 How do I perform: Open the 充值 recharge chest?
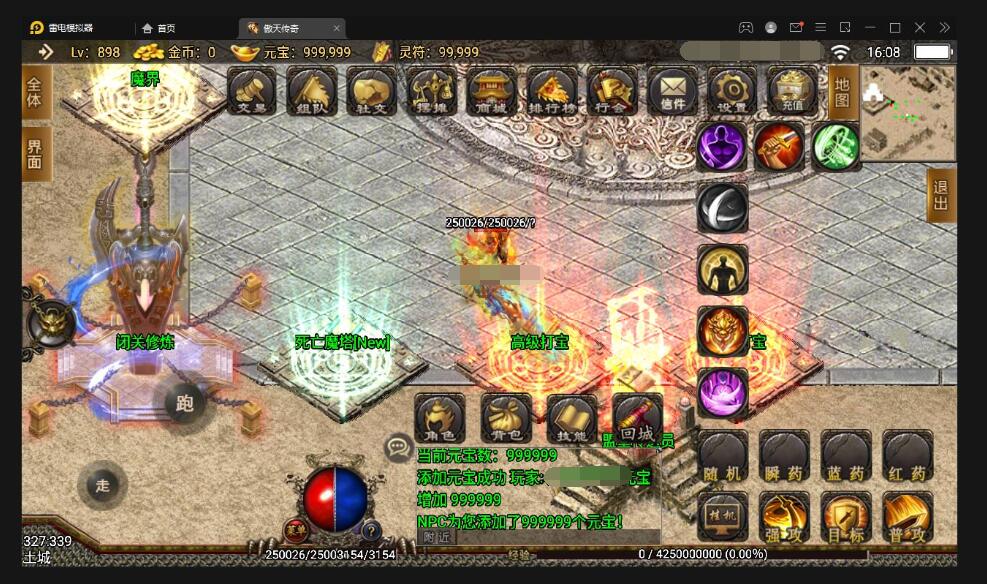[792, 91]
